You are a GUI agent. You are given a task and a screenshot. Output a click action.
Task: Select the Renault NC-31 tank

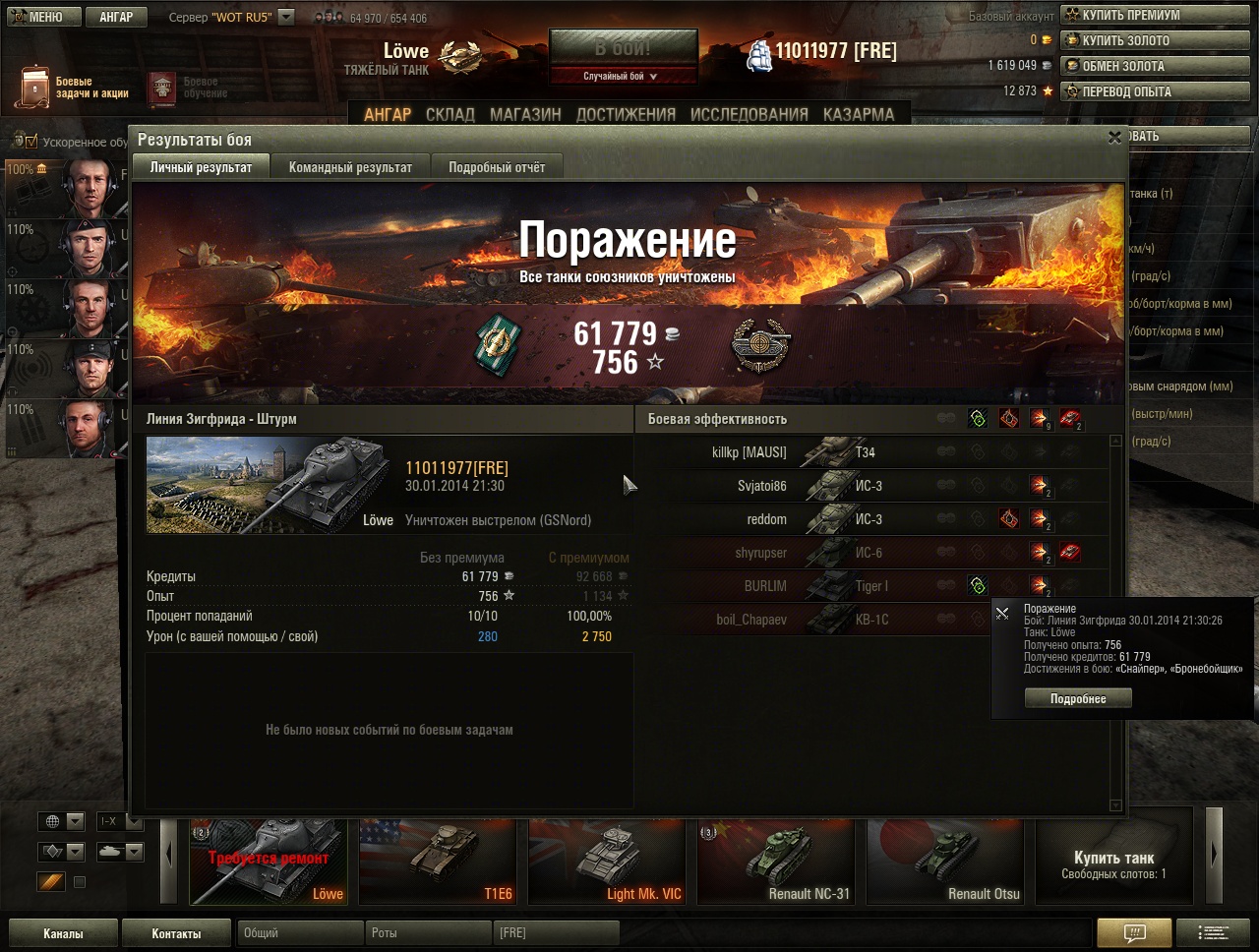click(x=776, y=861)
